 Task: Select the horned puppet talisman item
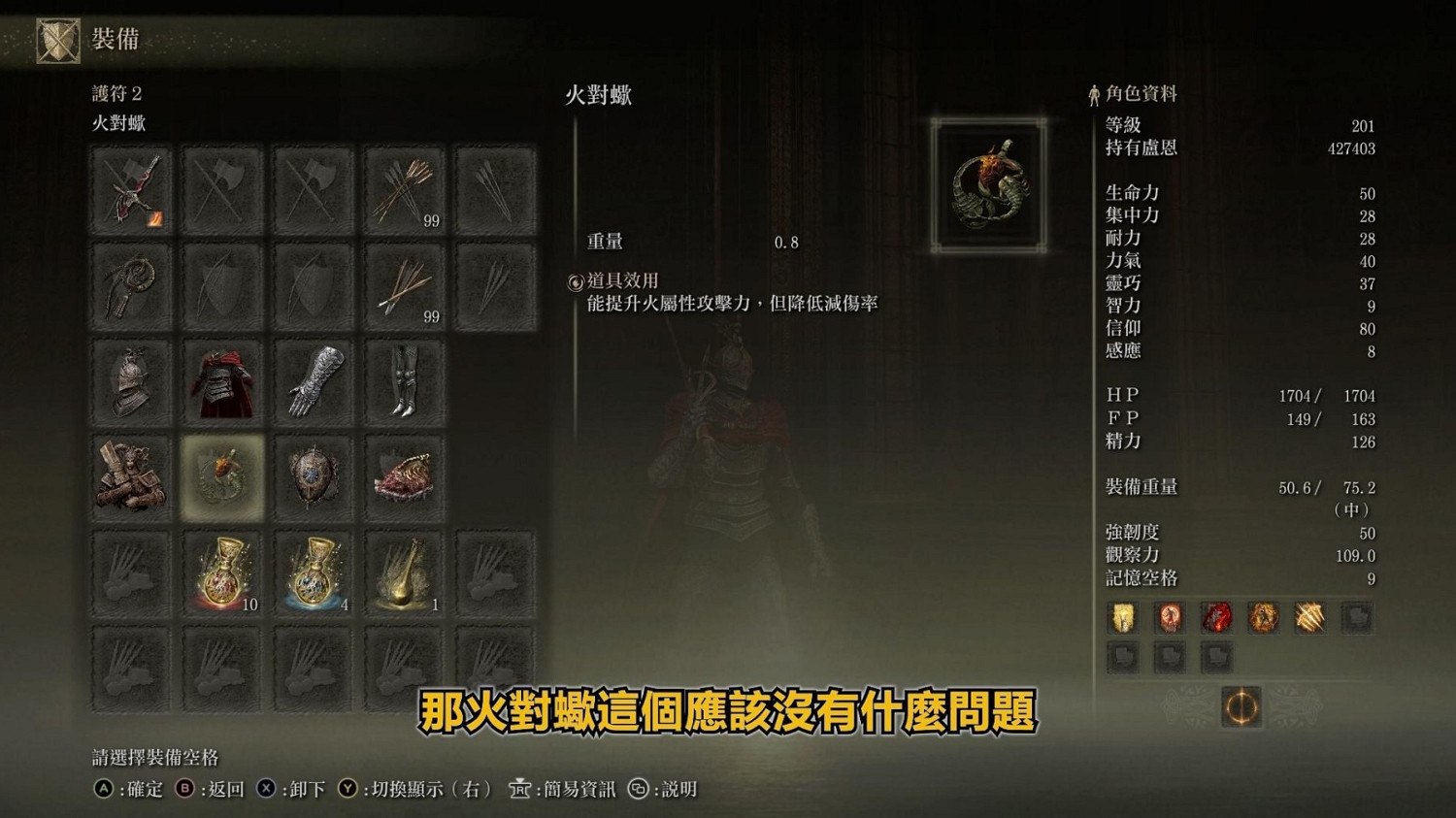point(131,474)
